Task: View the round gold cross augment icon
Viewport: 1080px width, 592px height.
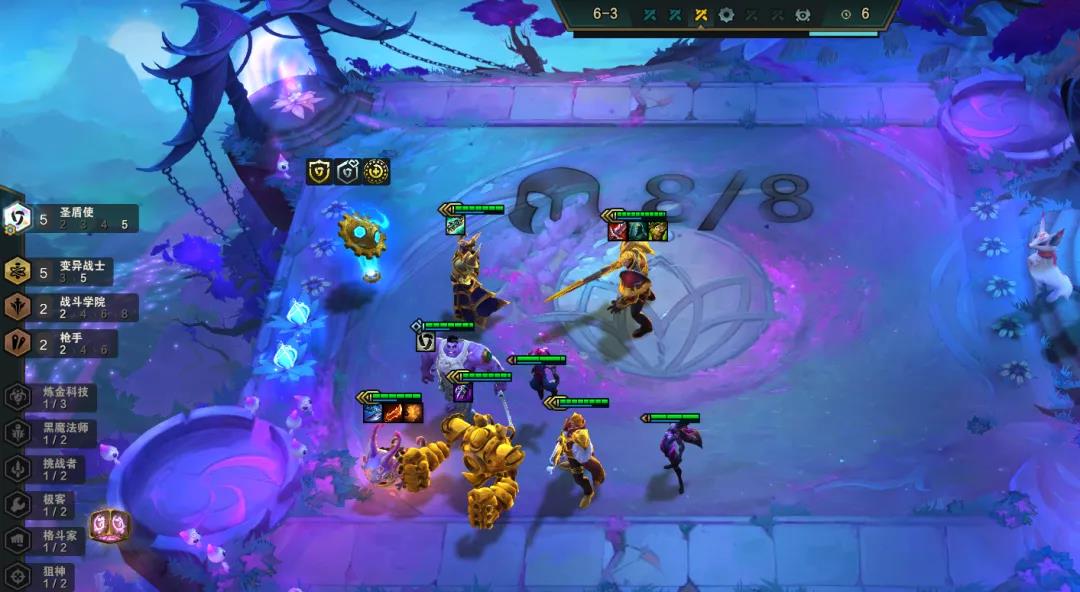Action: pos(376,171)
